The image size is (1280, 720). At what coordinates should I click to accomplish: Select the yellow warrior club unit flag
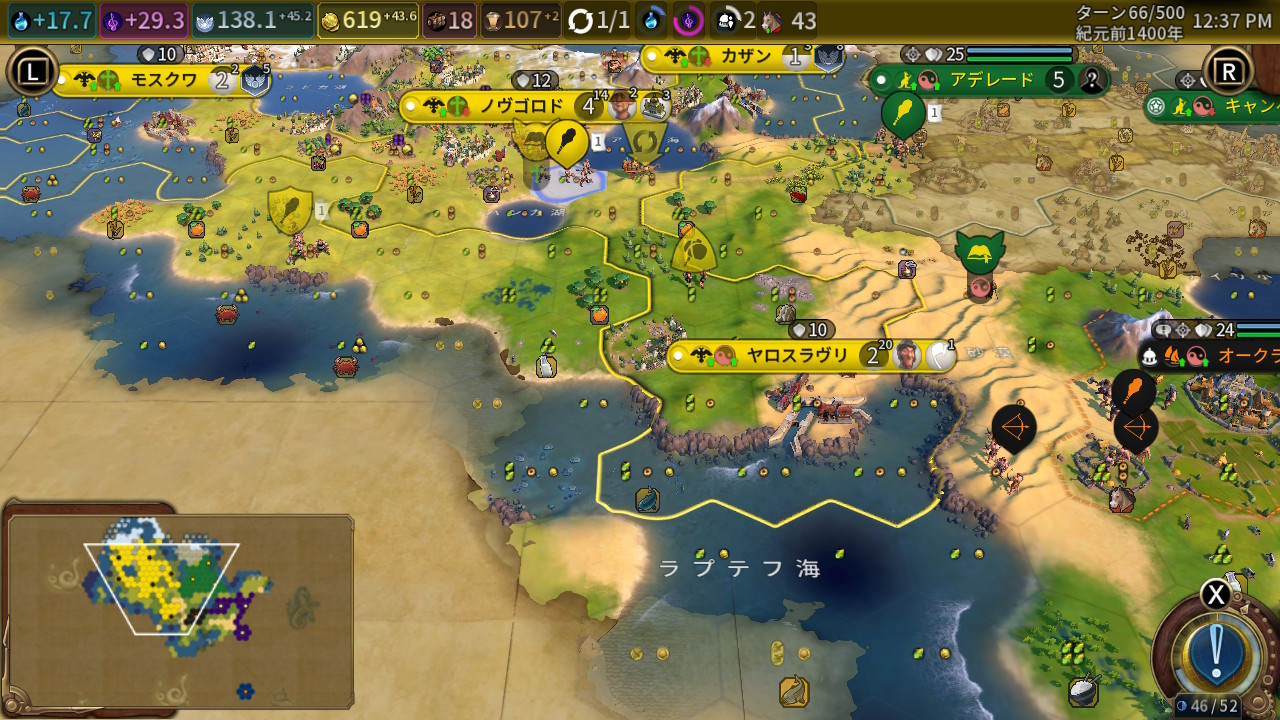tap(567, 141)
